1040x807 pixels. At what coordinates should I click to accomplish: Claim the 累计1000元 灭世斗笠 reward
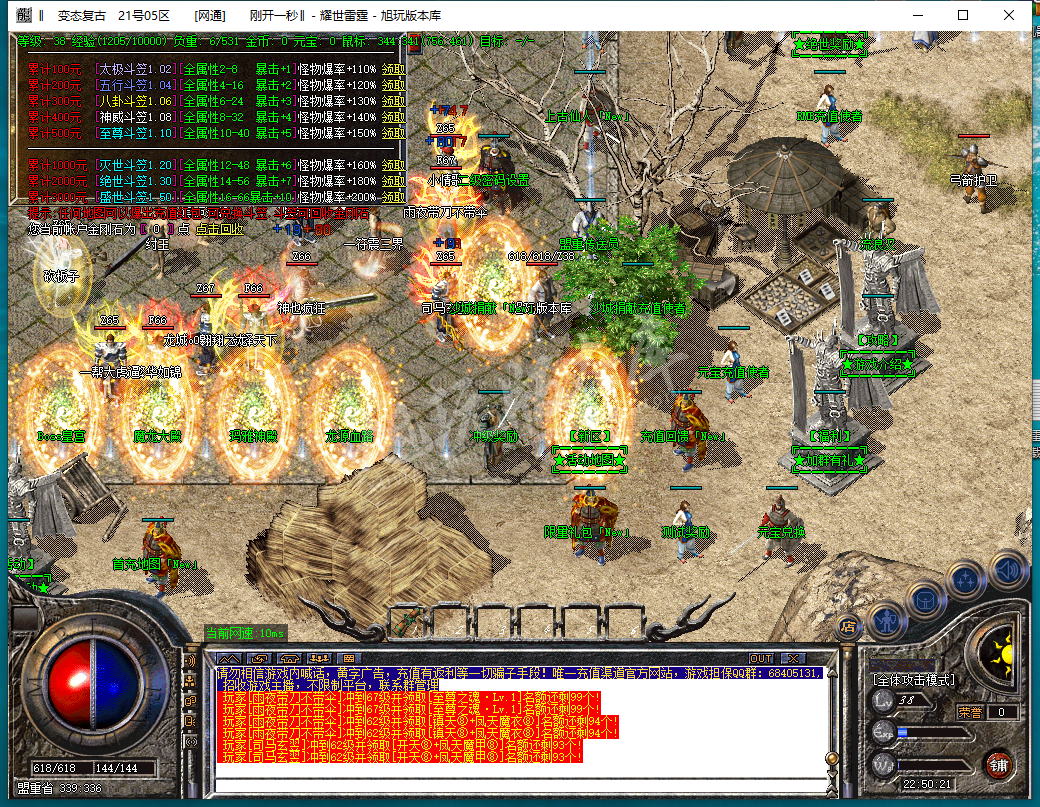tap(395, 165)
